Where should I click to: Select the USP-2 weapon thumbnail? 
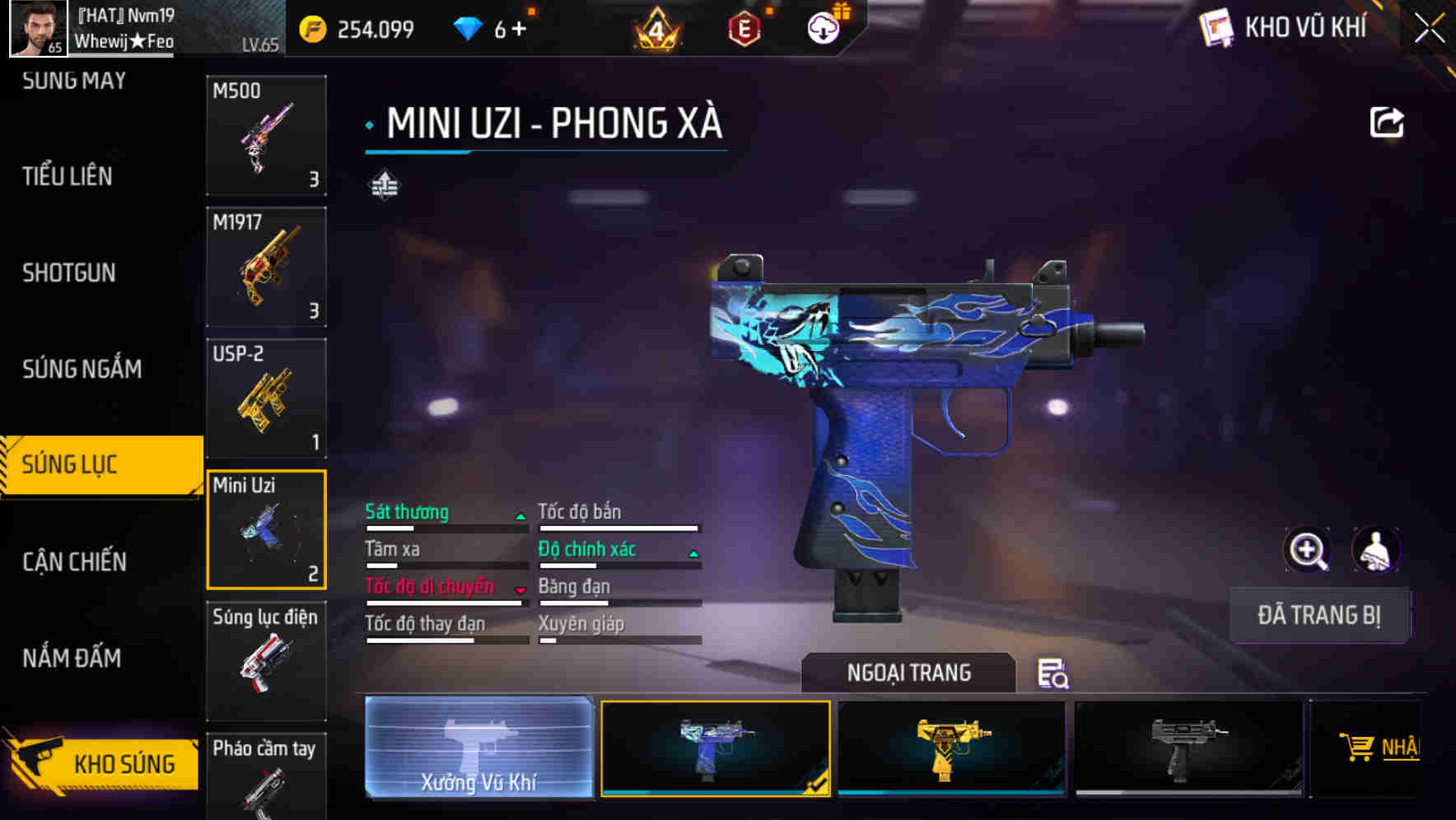tap(265, 398)
